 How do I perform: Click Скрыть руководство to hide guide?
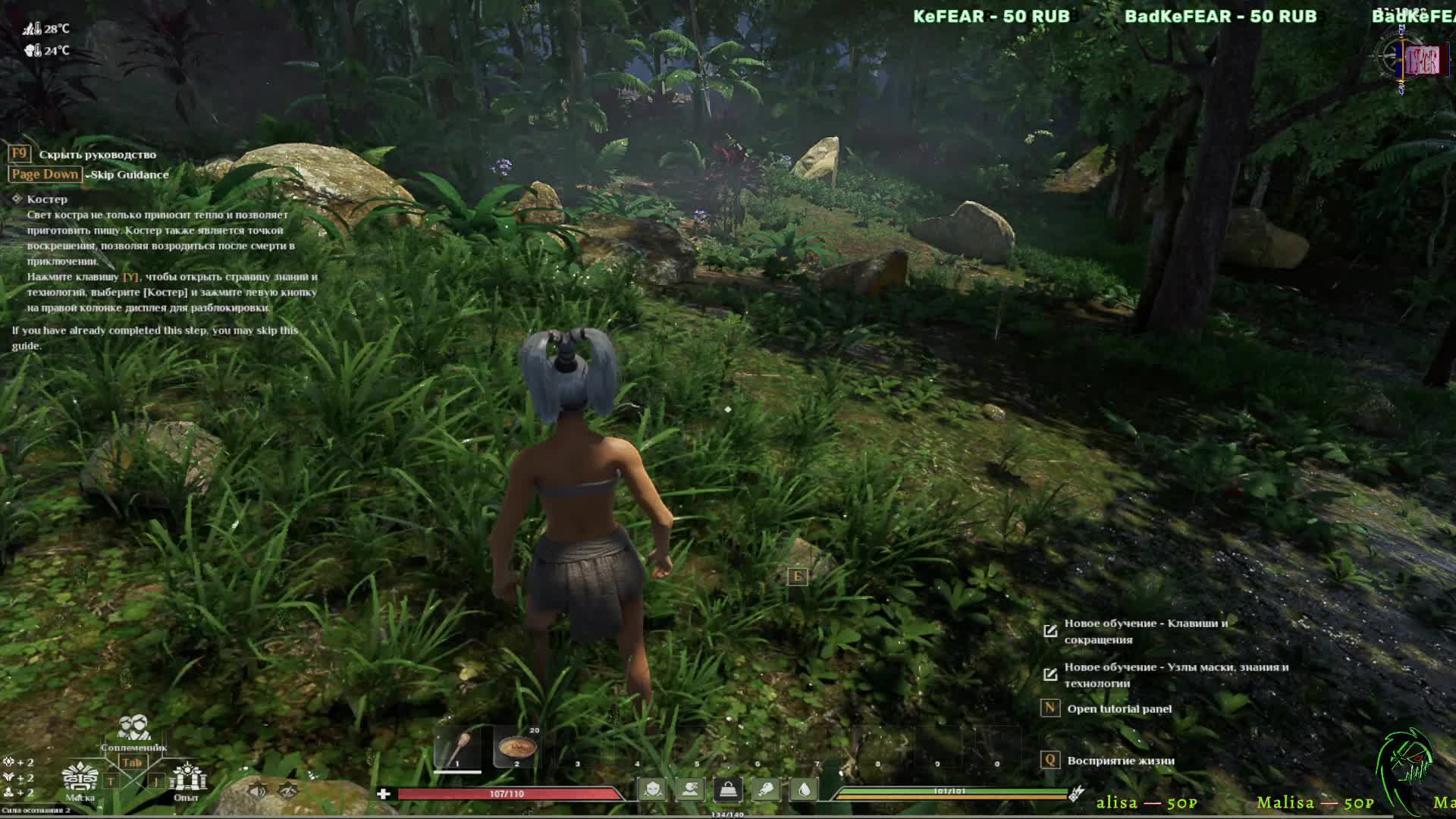coord(97,155)
